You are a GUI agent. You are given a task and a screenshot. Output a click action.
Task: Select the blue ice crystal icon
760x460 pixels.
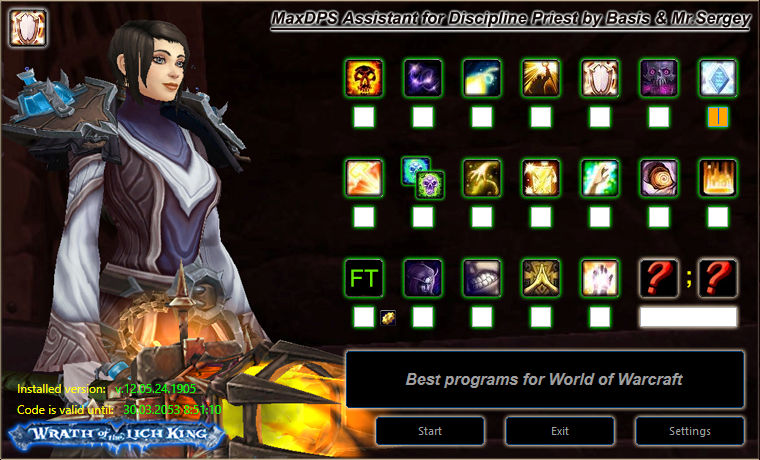[717, 78]
